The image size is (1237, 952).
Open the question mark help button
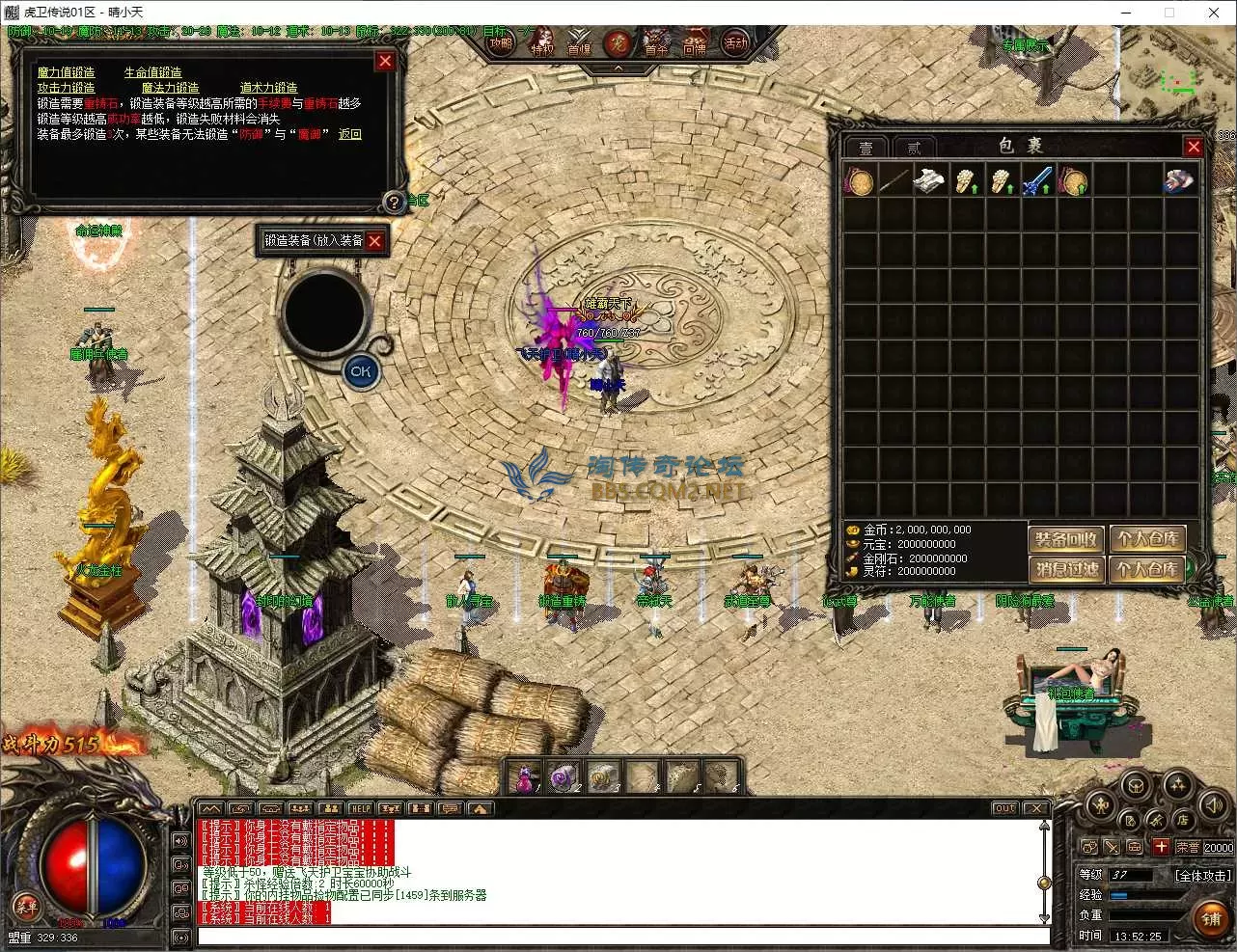(394, 202)
